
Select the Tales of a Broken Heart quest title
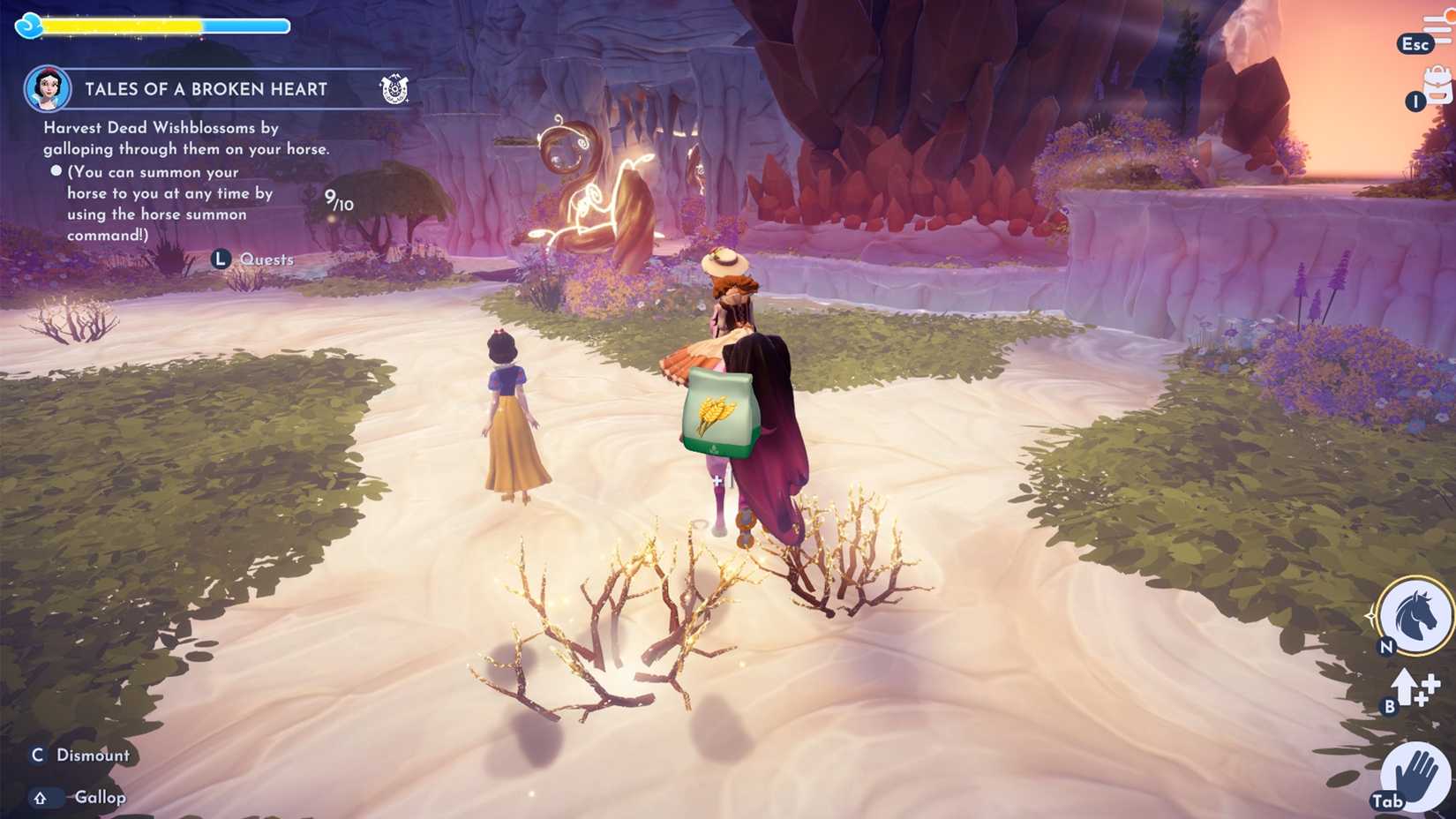coord(206,88)
